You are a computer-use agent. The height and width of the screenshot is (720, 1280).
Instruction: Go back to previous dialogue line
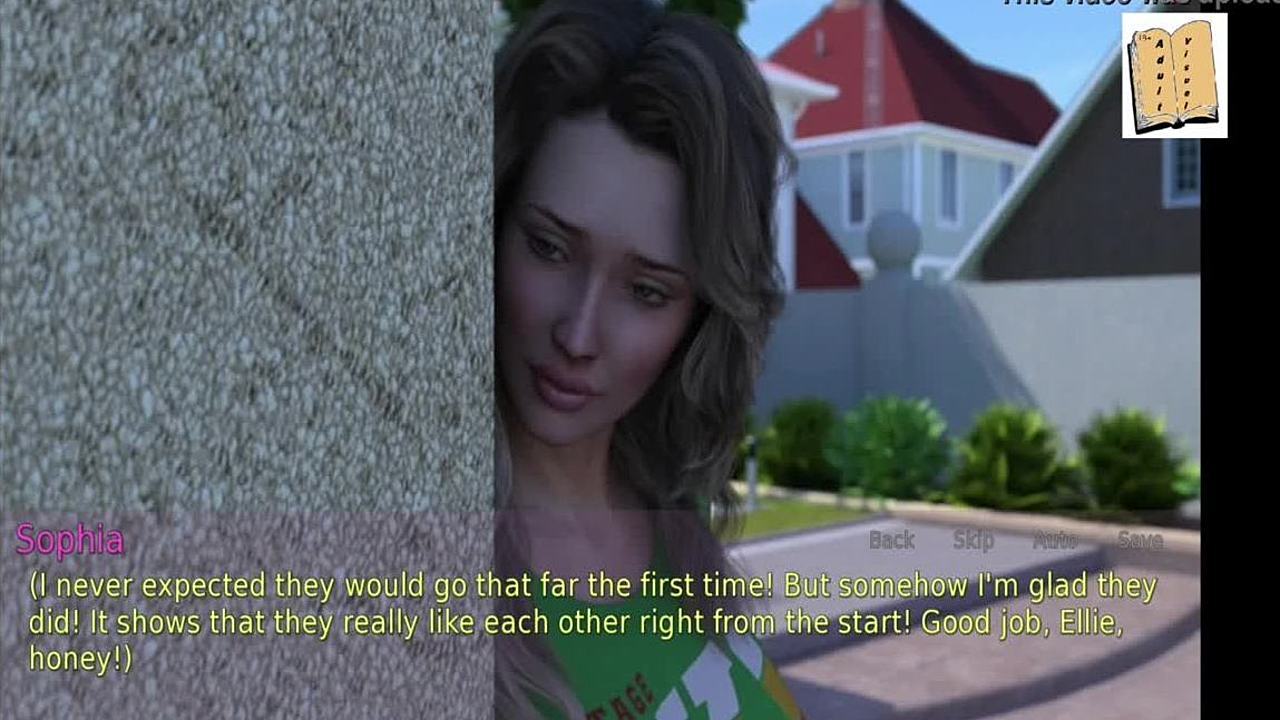pos(891,540)
